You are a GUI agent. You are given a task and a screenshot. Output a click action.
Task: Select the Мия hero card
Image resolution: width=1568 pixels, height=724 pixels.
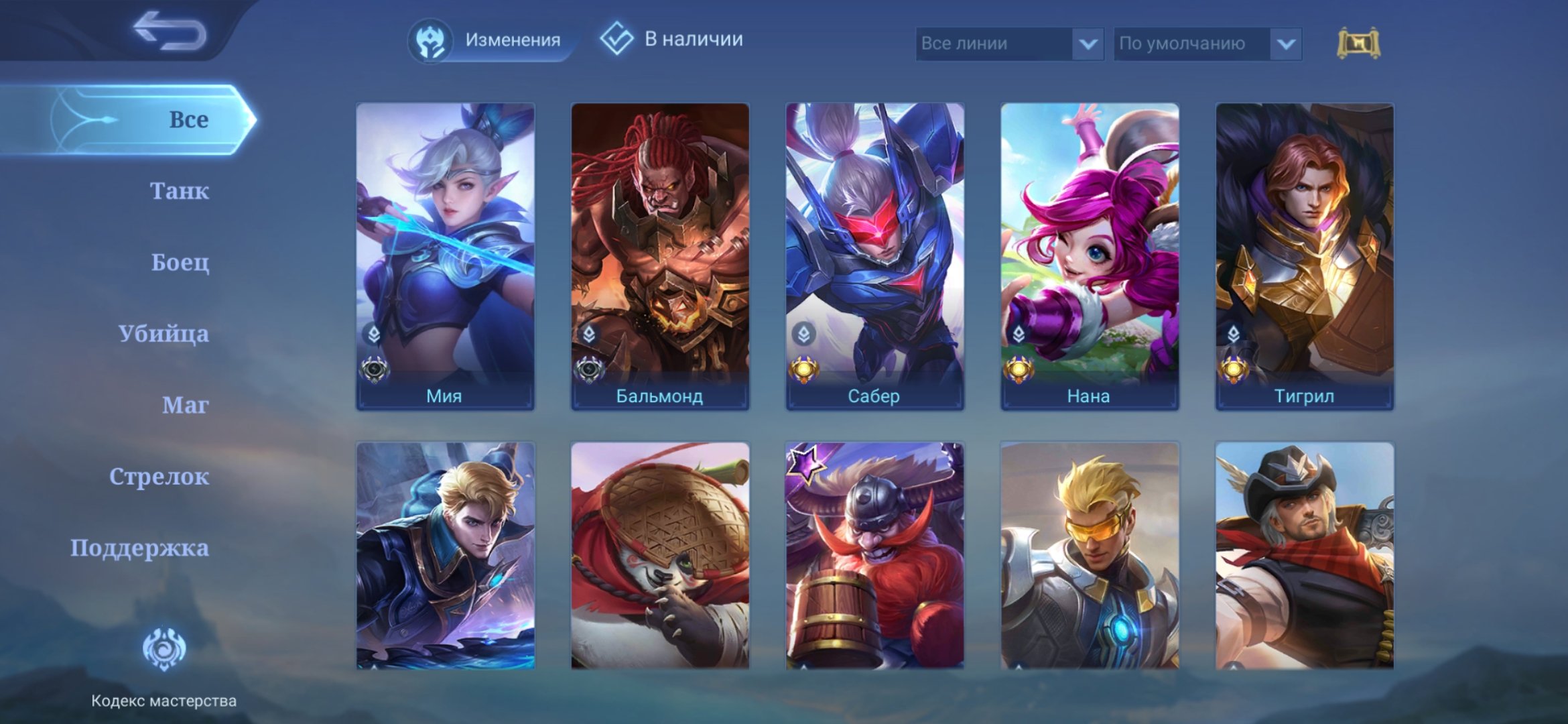[445, 255]
